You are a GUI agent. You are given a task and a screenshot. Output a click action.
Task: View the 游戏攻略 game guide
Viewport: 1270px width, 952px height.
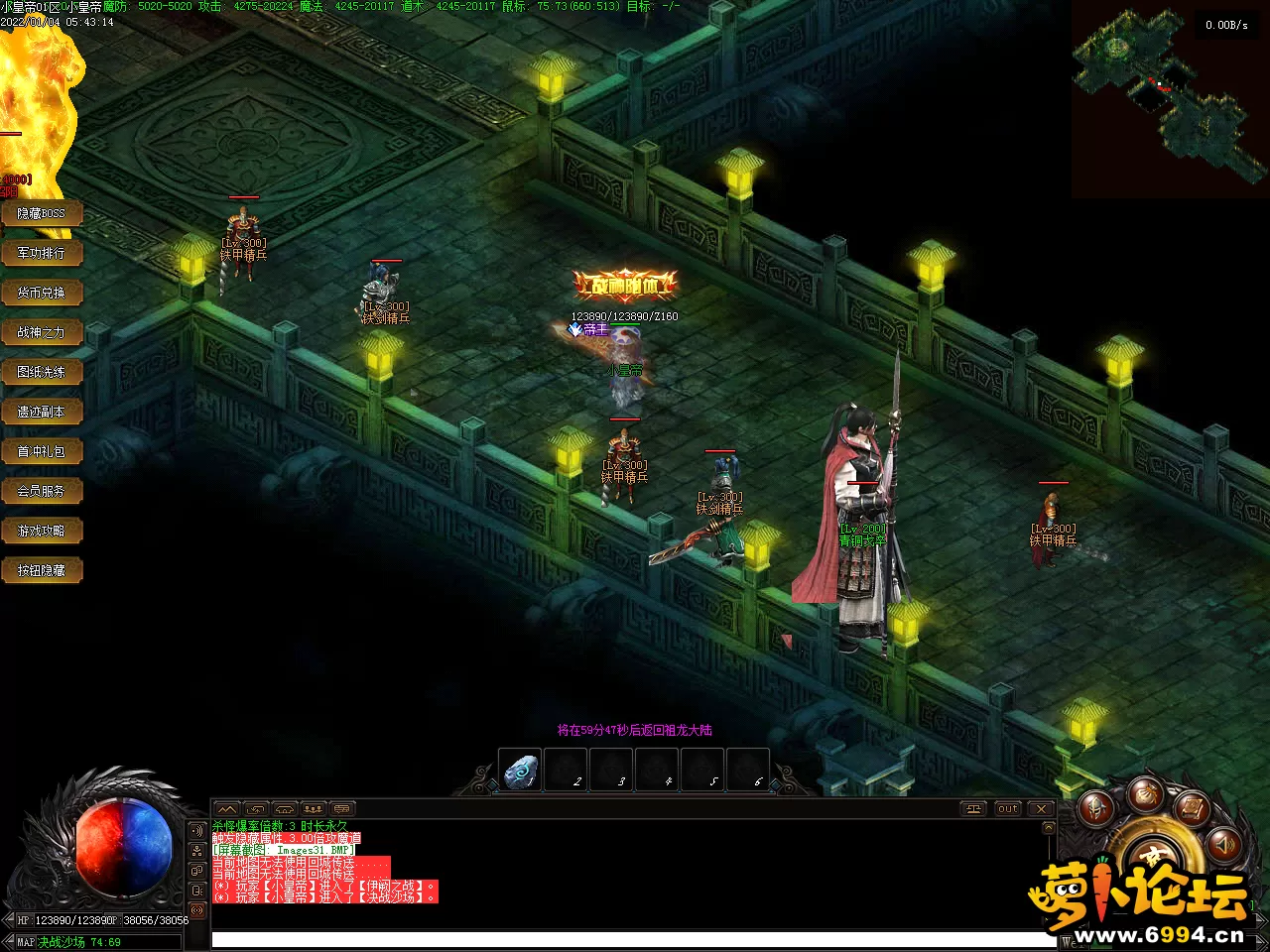[41, 531]
